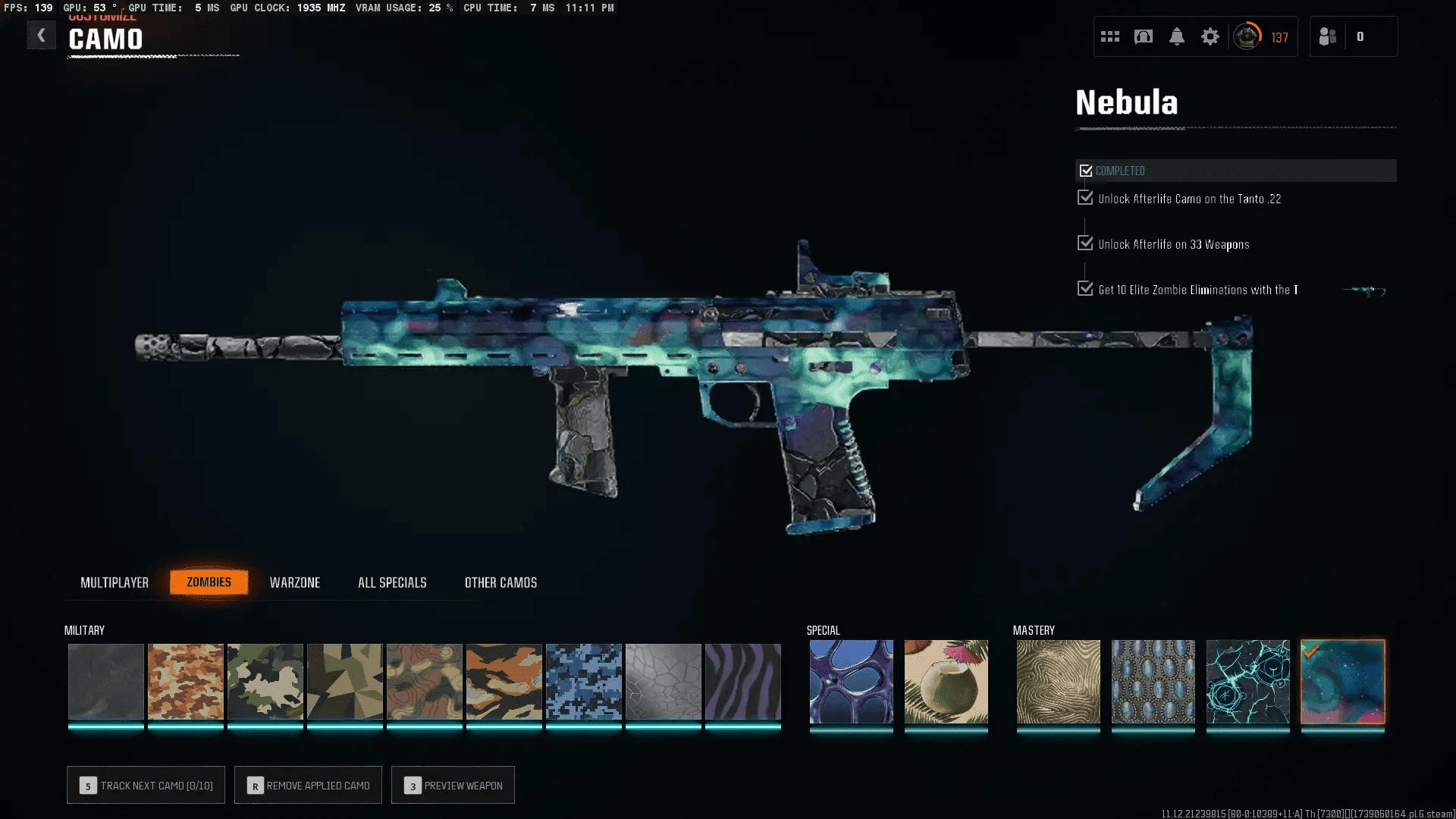The width and height of the screenshot is (1456, 819).
Task: Select the coconut special camo
Action: click(x=946, y=681)
